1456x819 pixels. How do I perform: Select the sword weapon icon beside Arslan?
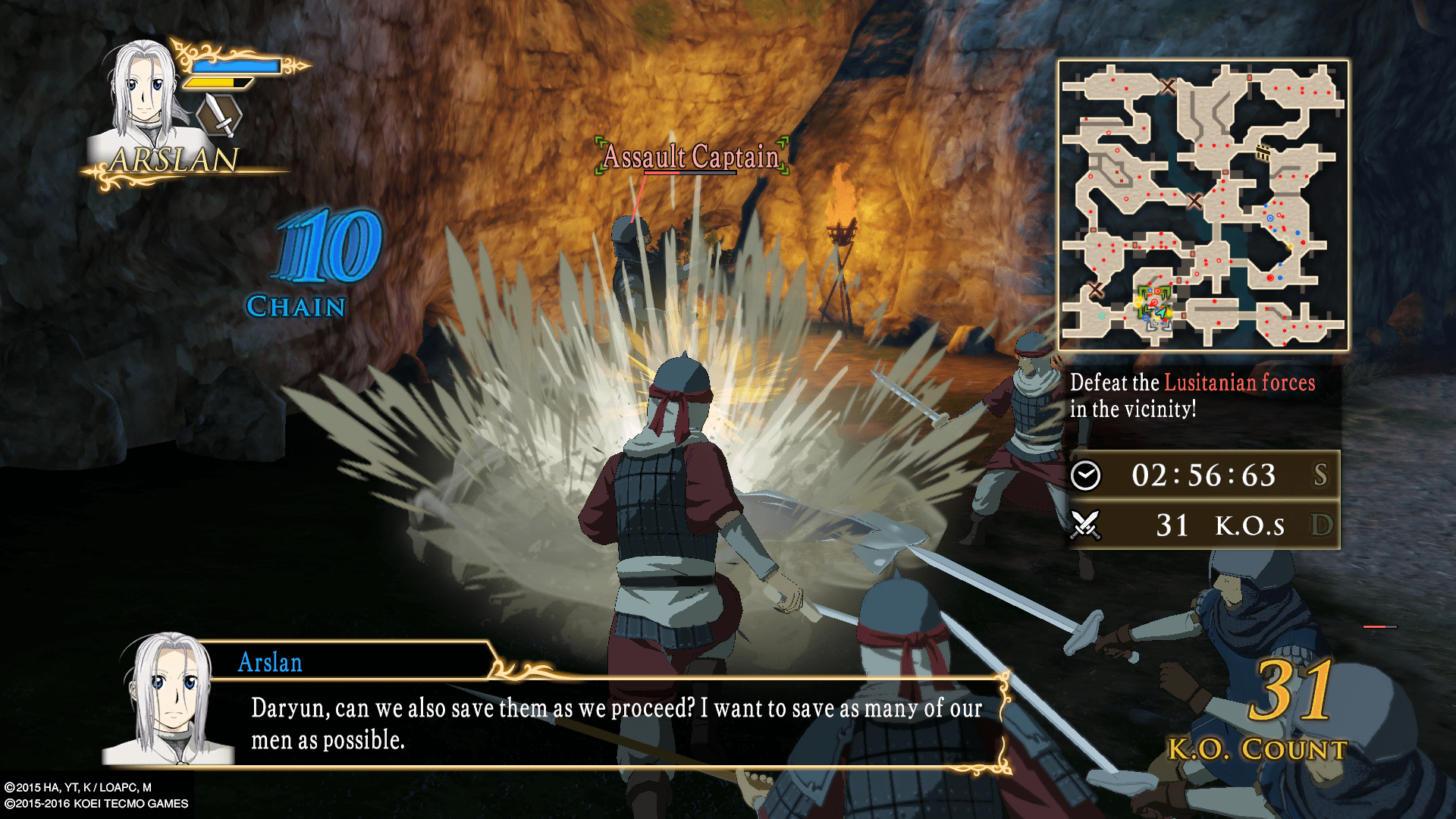pos(219,116)
